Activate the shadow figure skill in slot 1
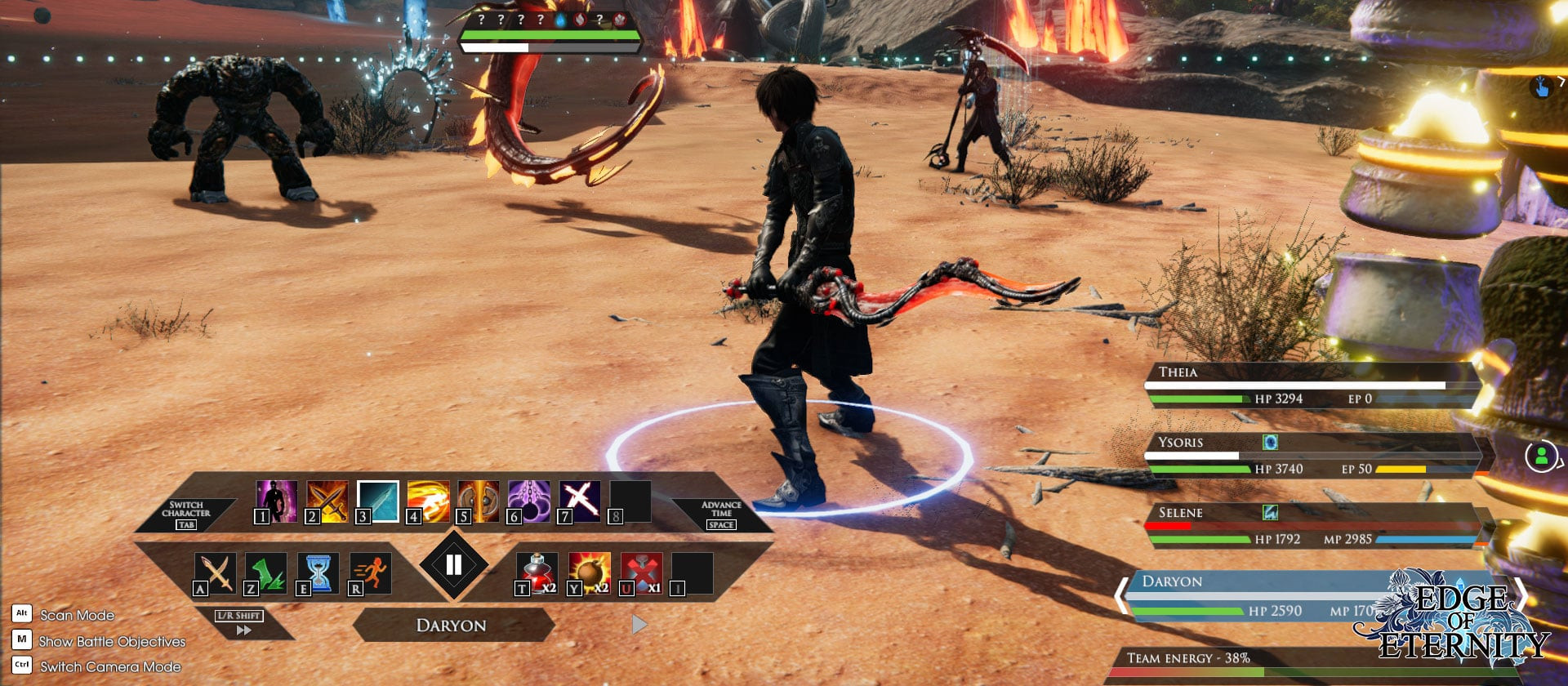 pyautogui.click(x=277, y=501)
